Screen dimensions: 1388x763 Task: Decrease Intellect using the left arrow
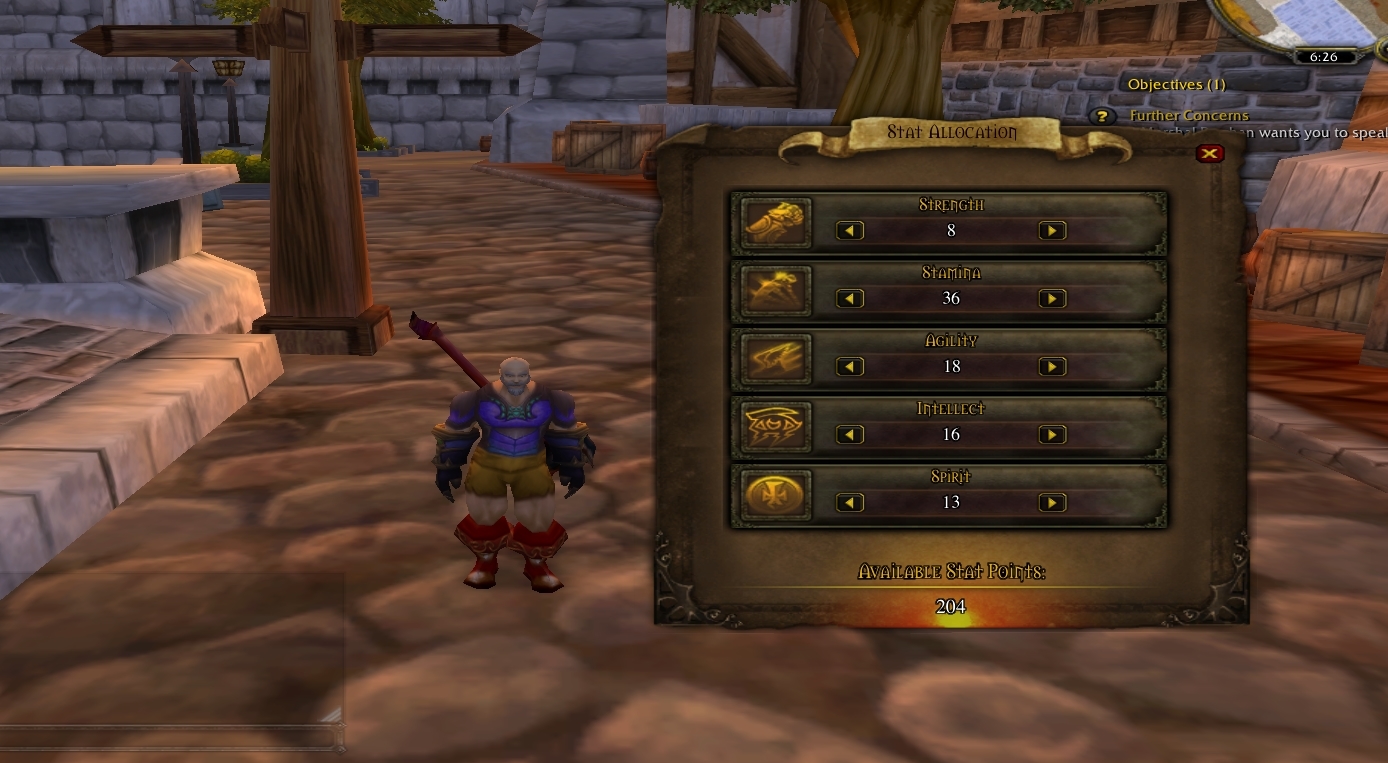[x=850, y=435]
